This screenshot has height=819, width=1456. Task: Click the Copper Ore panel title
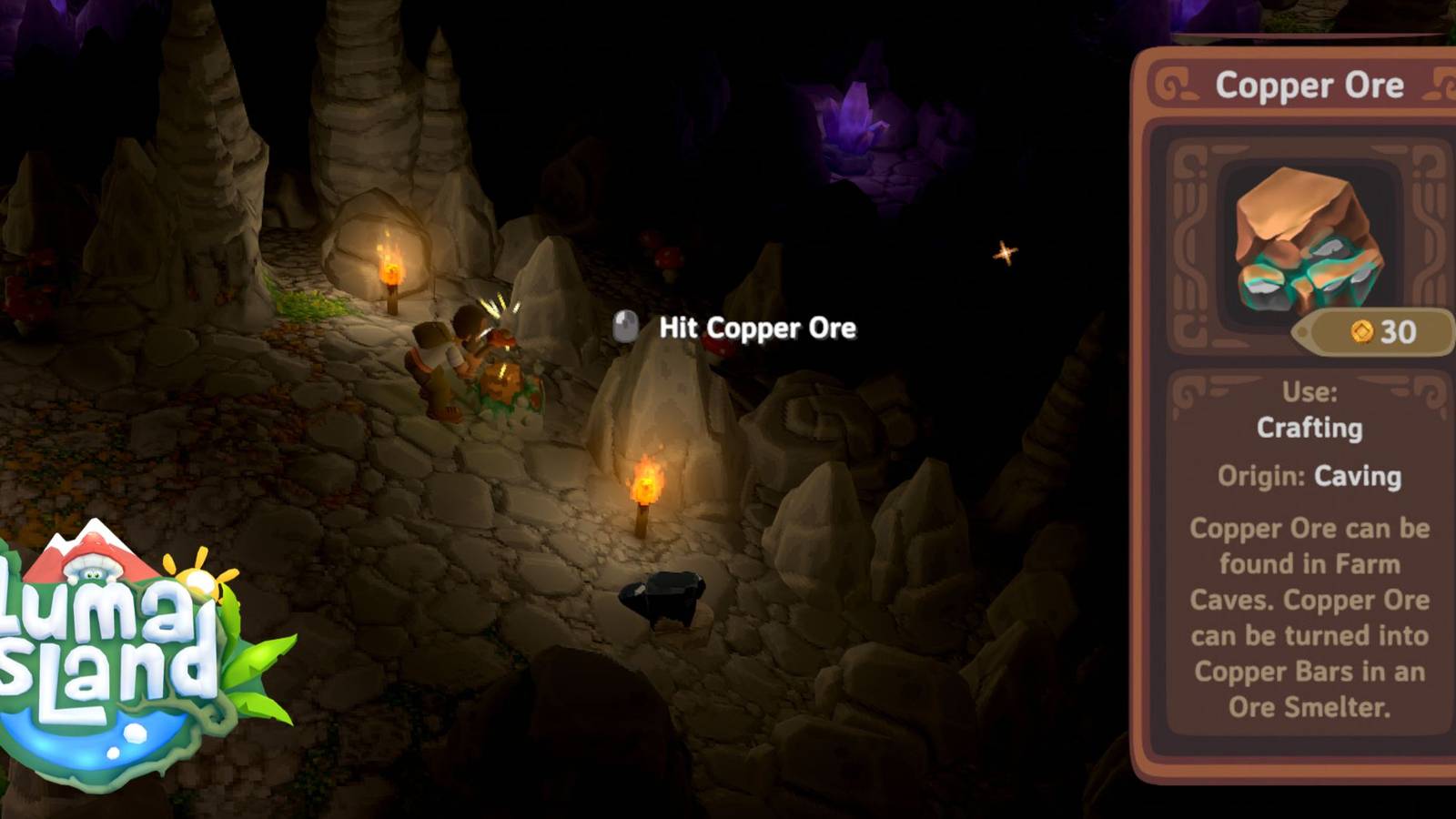pyautogui.click(x=1311, y=84)
